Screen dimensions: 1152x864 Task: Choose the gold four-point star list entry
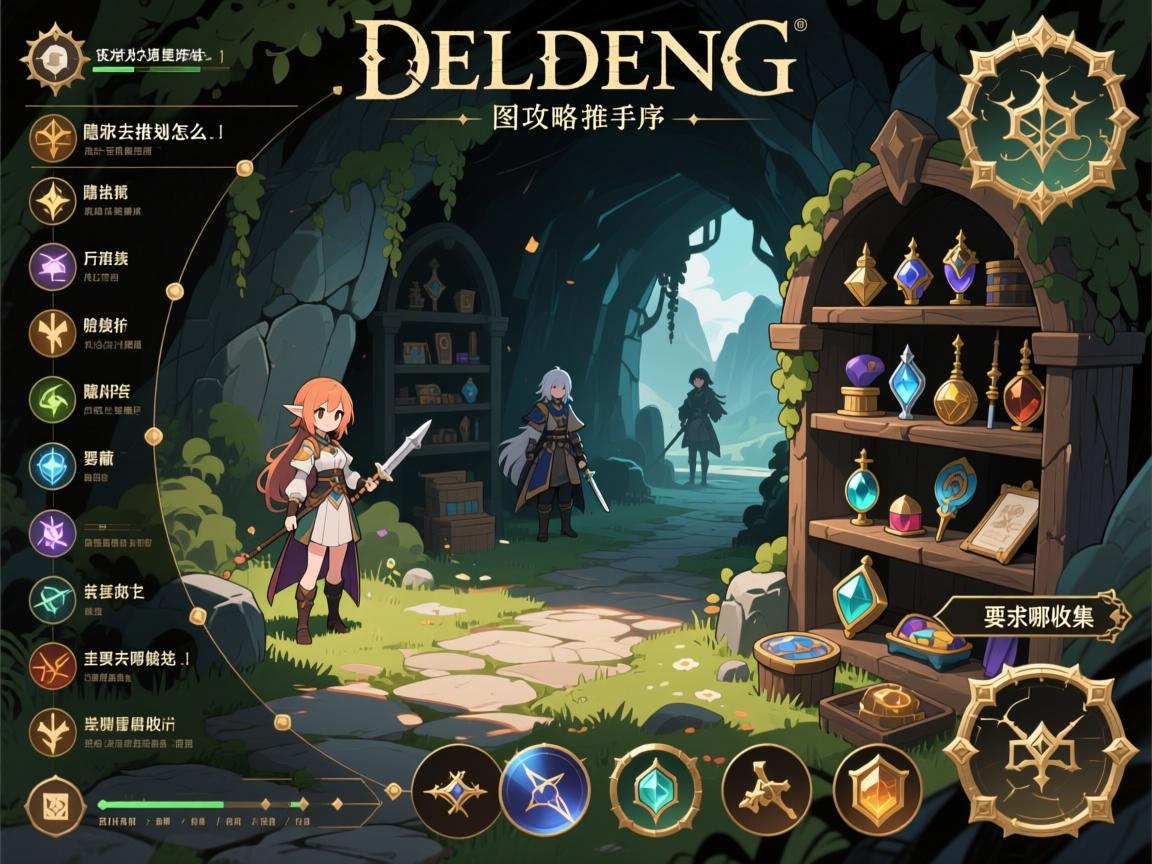[53, 201]
